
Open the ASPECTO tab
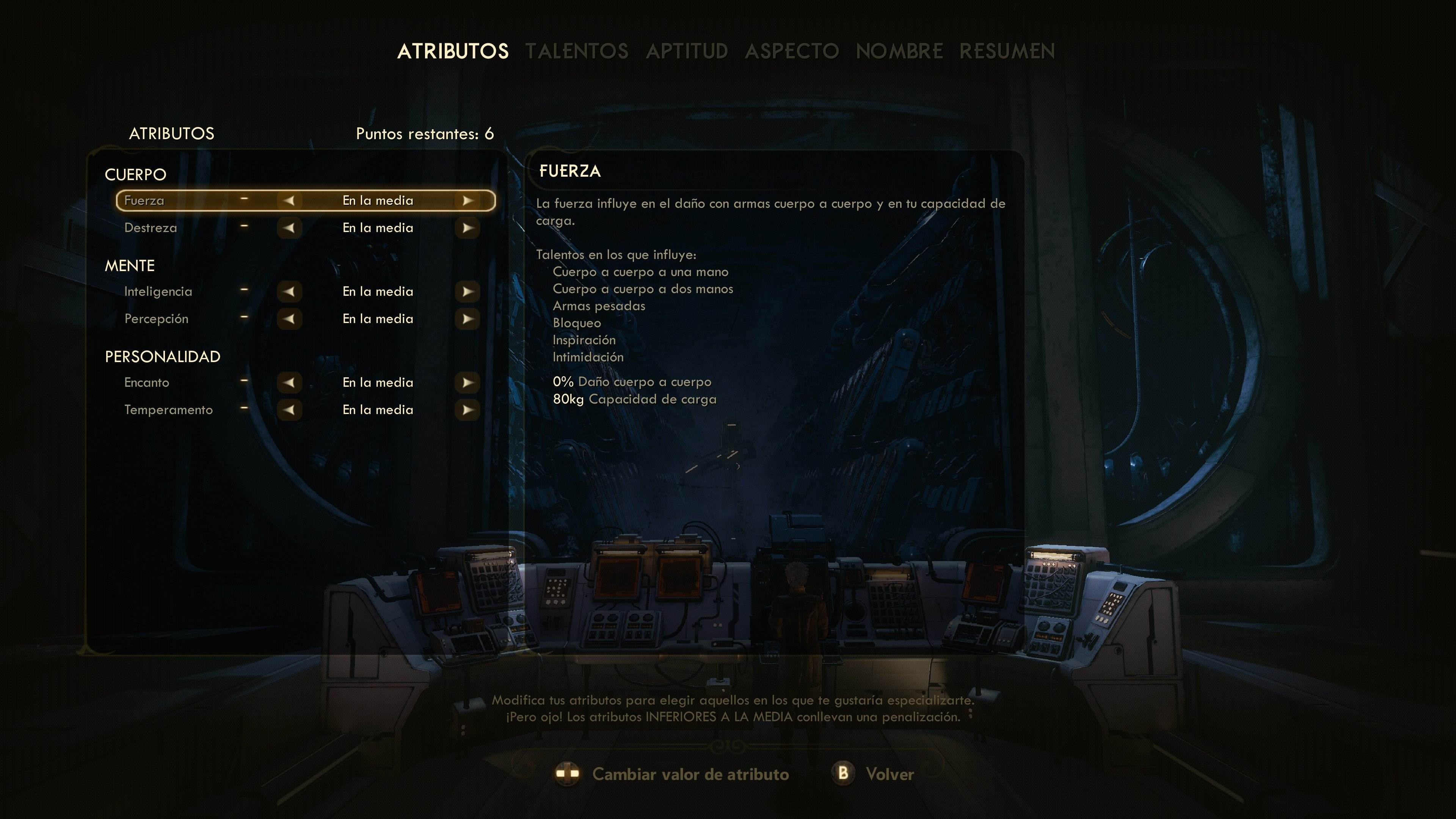792,51
